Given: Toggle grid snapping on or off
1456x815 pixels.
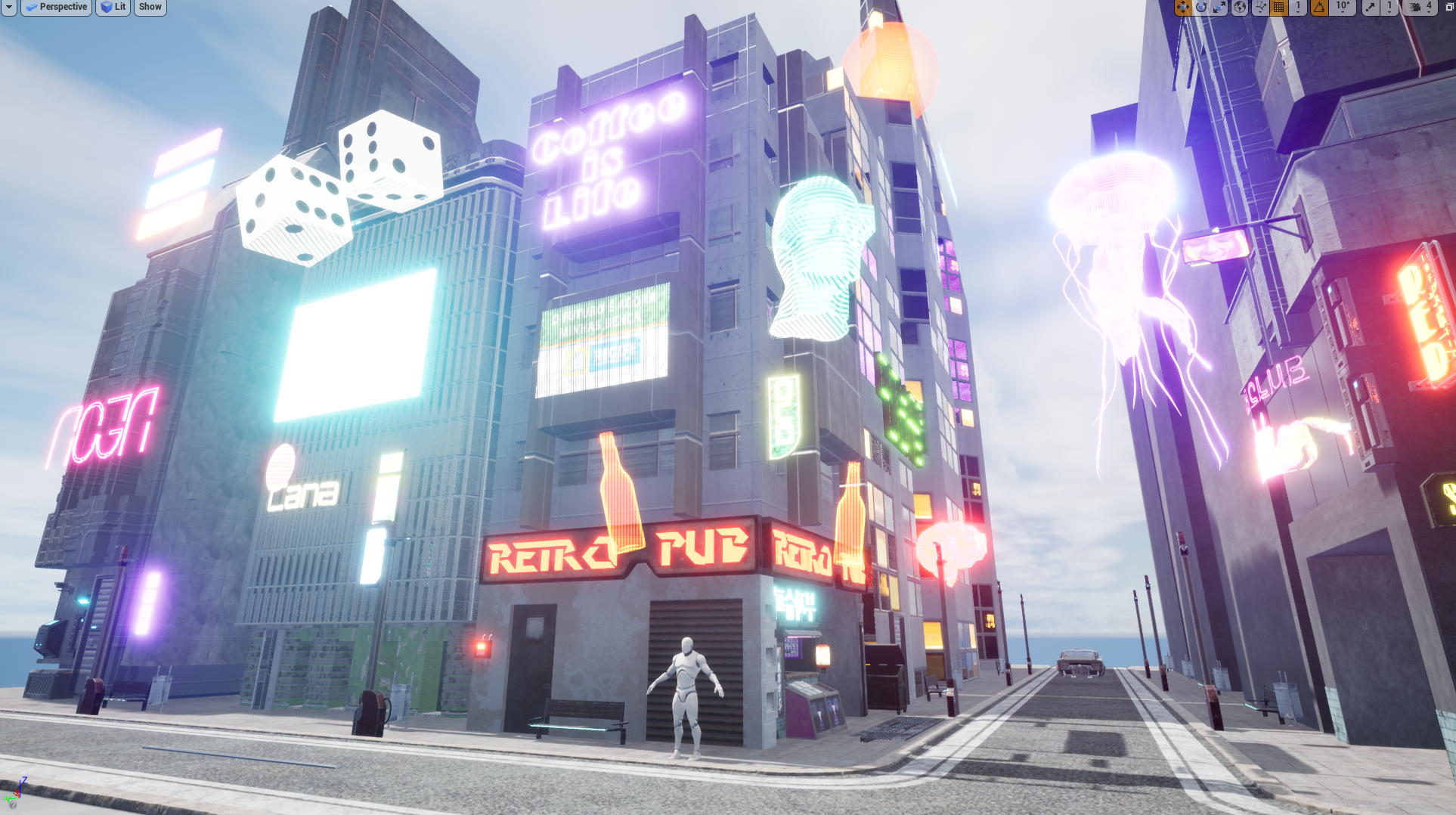Looking at the screenshot, I should pyautogui.click(x=1279, y=7).
